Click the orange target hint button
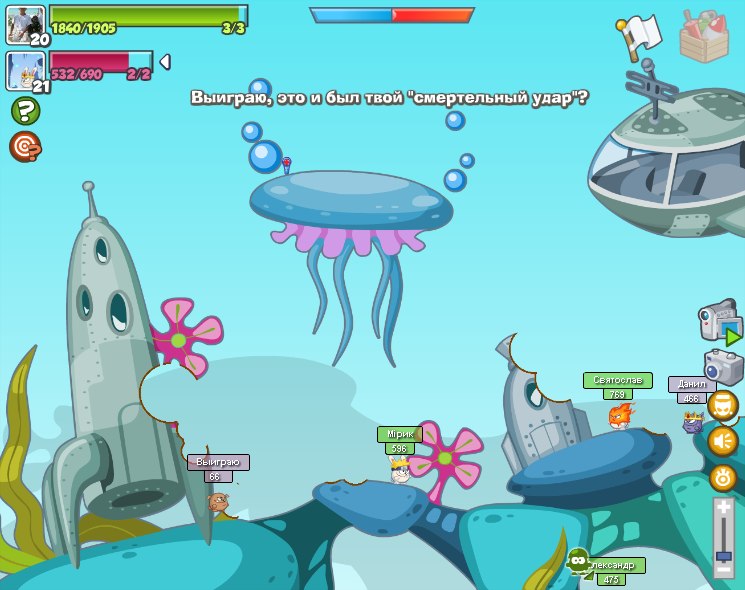 pos(25,147)
